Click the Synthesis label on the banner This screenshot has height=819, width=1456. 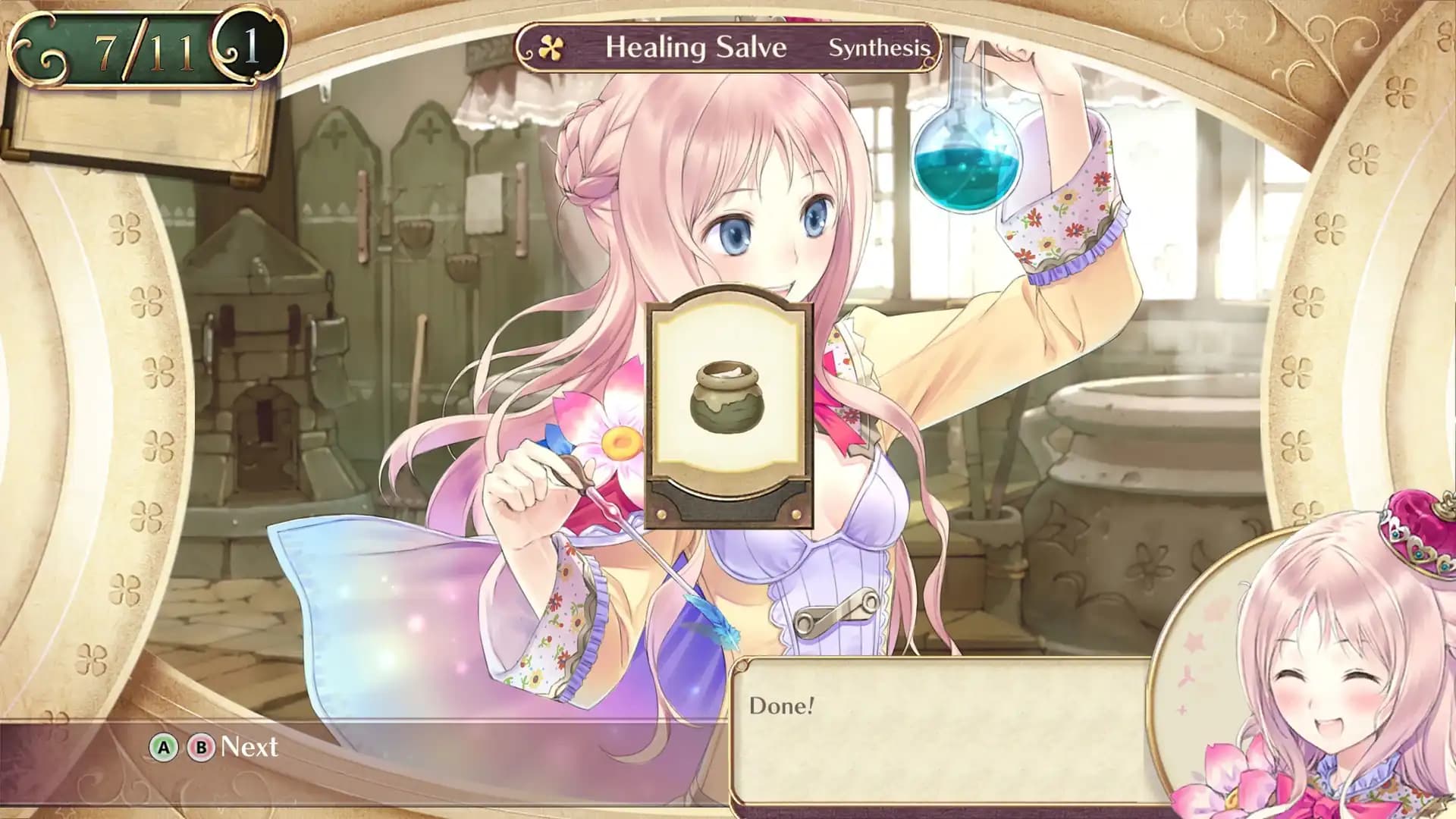(x=881, y=48)
